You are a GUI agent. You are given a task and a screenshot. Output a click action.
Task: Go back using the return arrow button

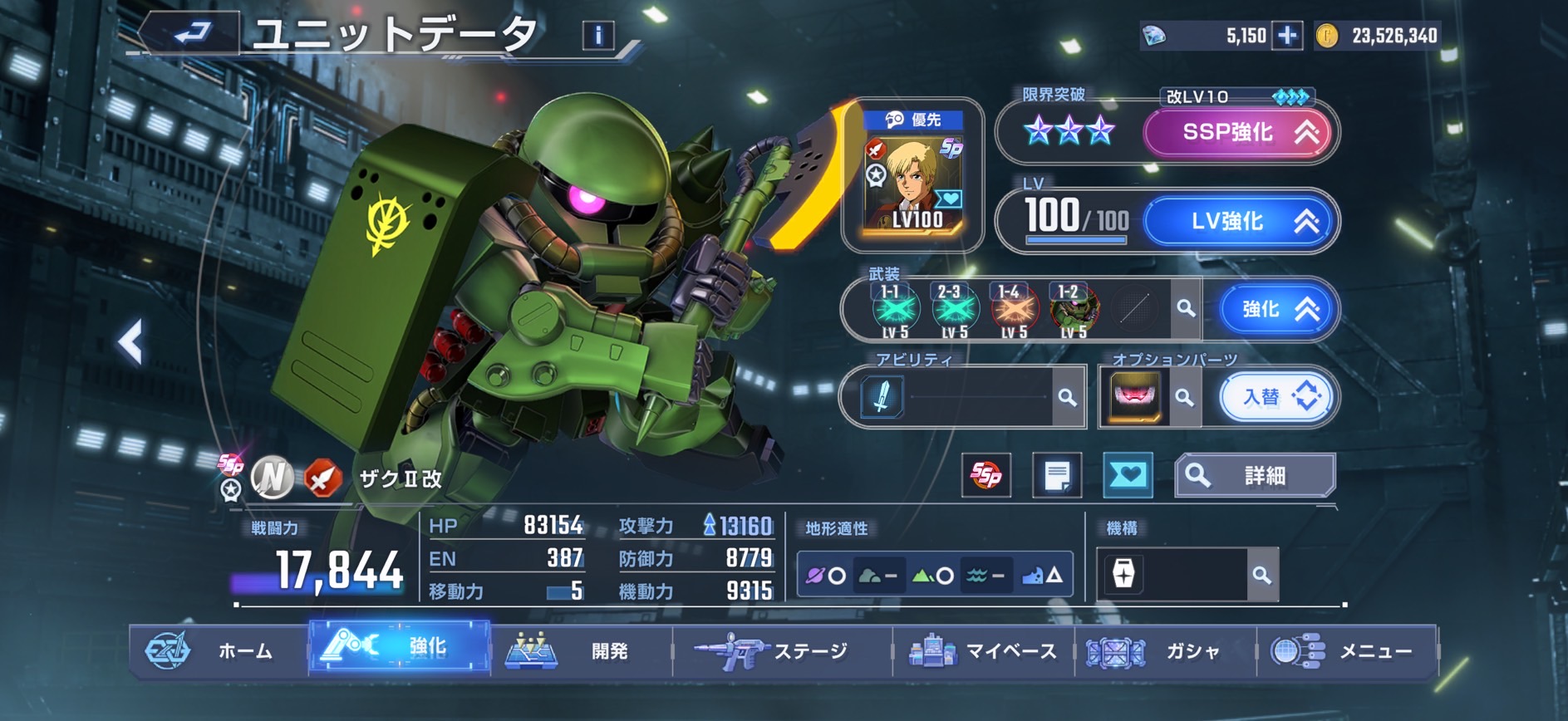click(x=191, y=34)
